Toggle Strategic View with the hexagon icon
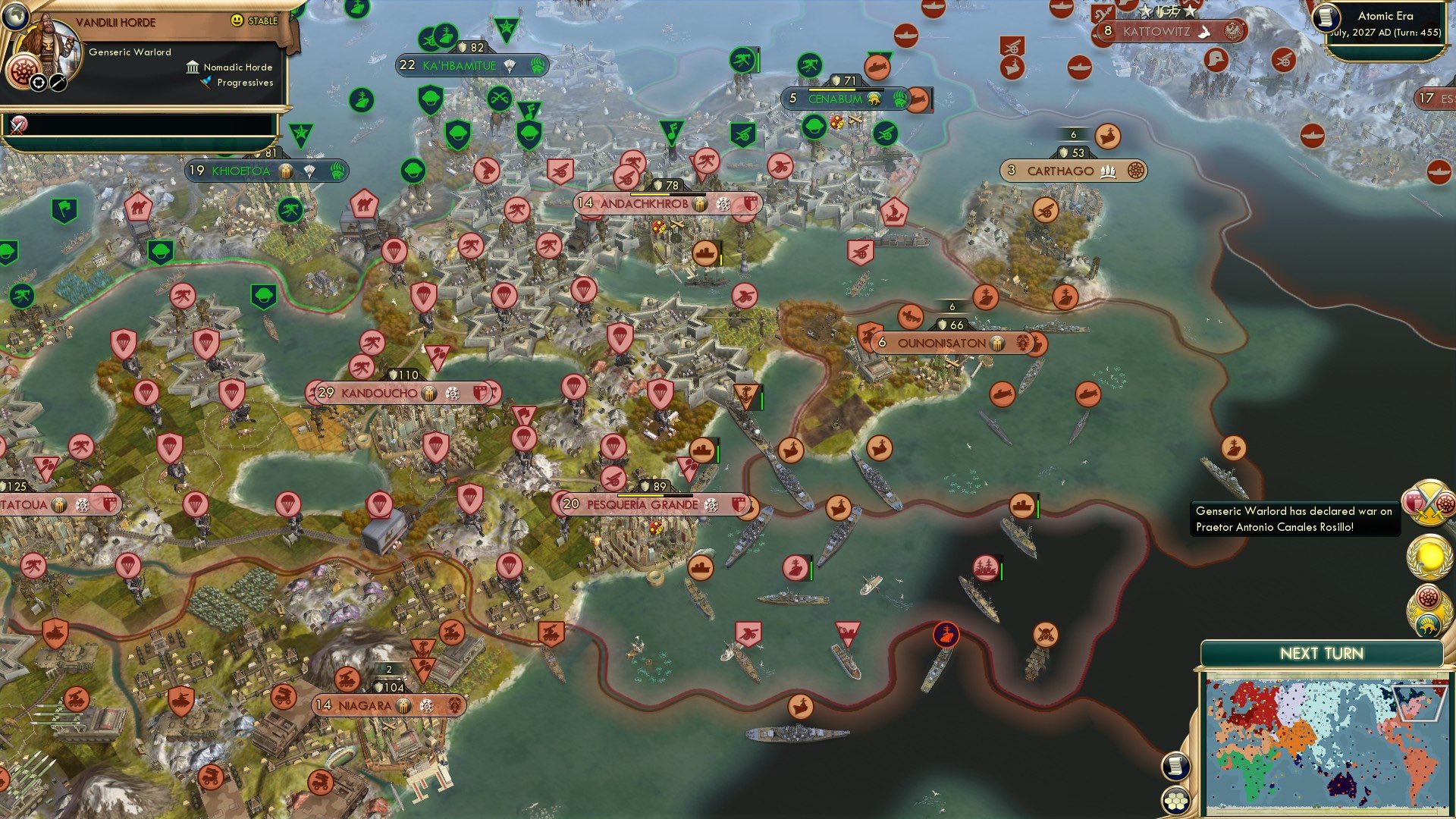This screenshot has height=819, width=1456. click(x=1176, y=800)
